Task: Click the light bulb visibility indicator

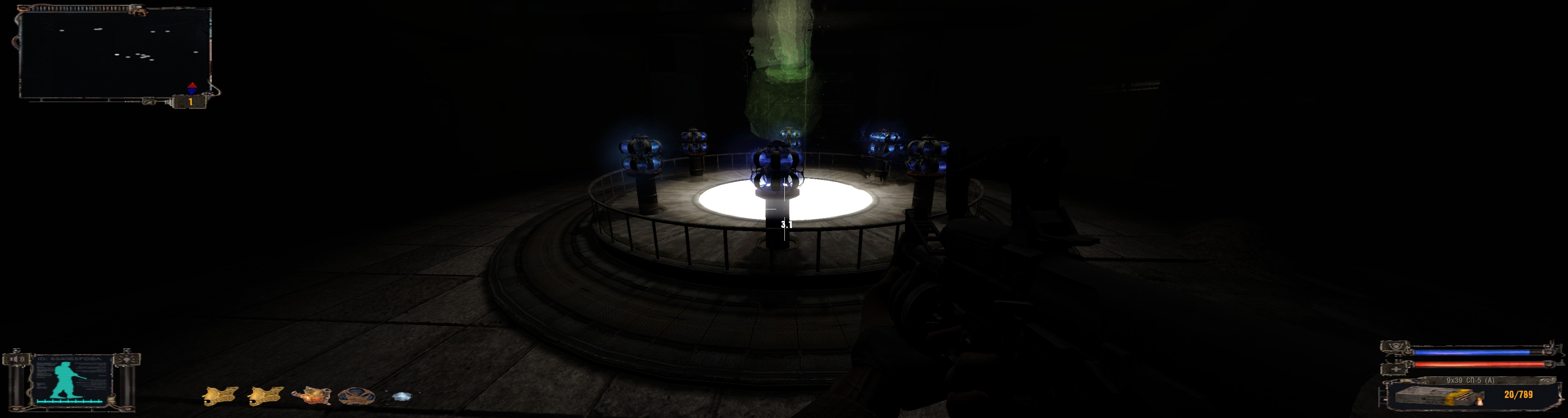Action: click(127, 359)
